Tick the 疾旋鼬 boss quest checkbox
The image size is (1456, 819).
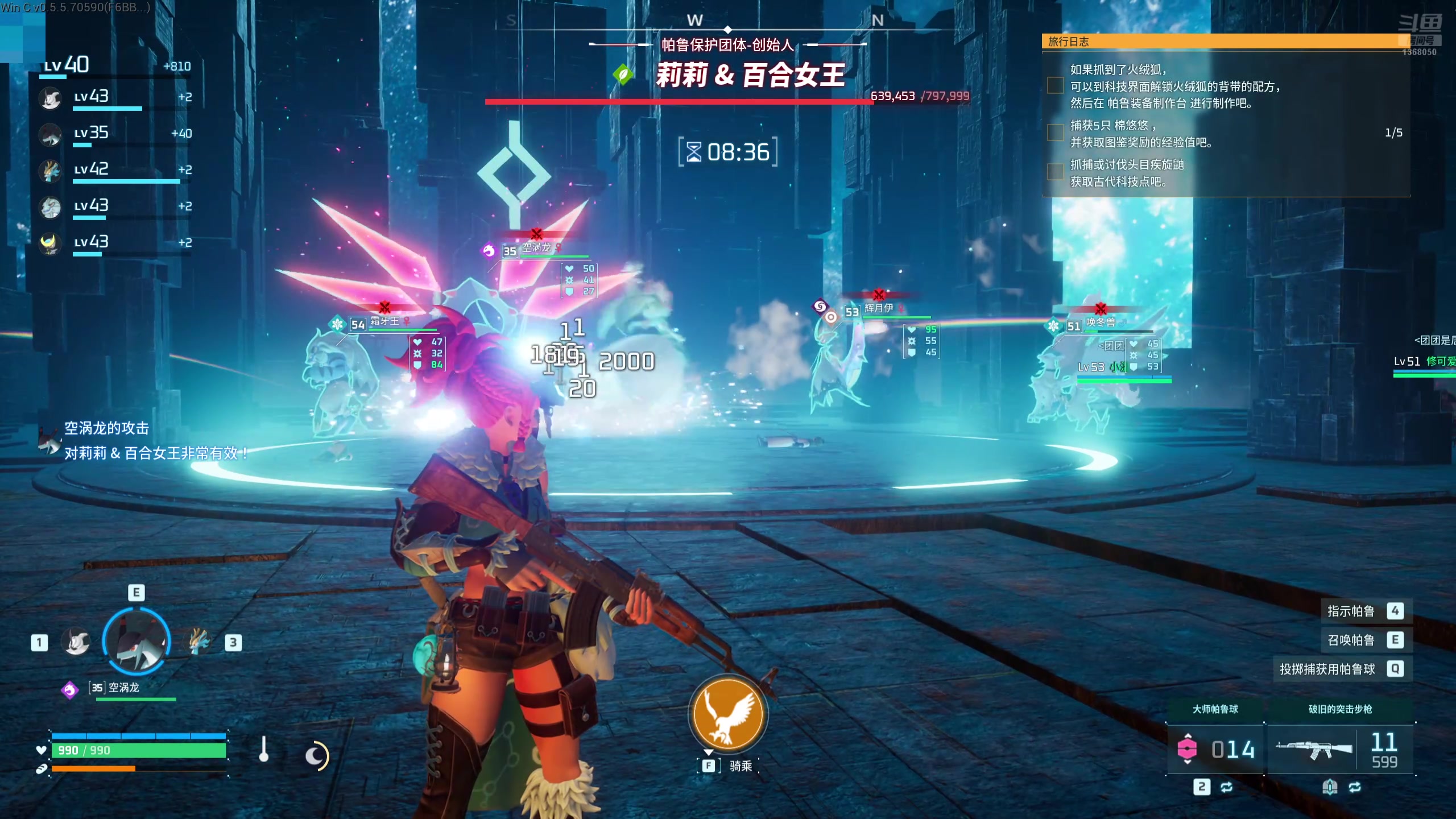click(x=1056, y=172)
